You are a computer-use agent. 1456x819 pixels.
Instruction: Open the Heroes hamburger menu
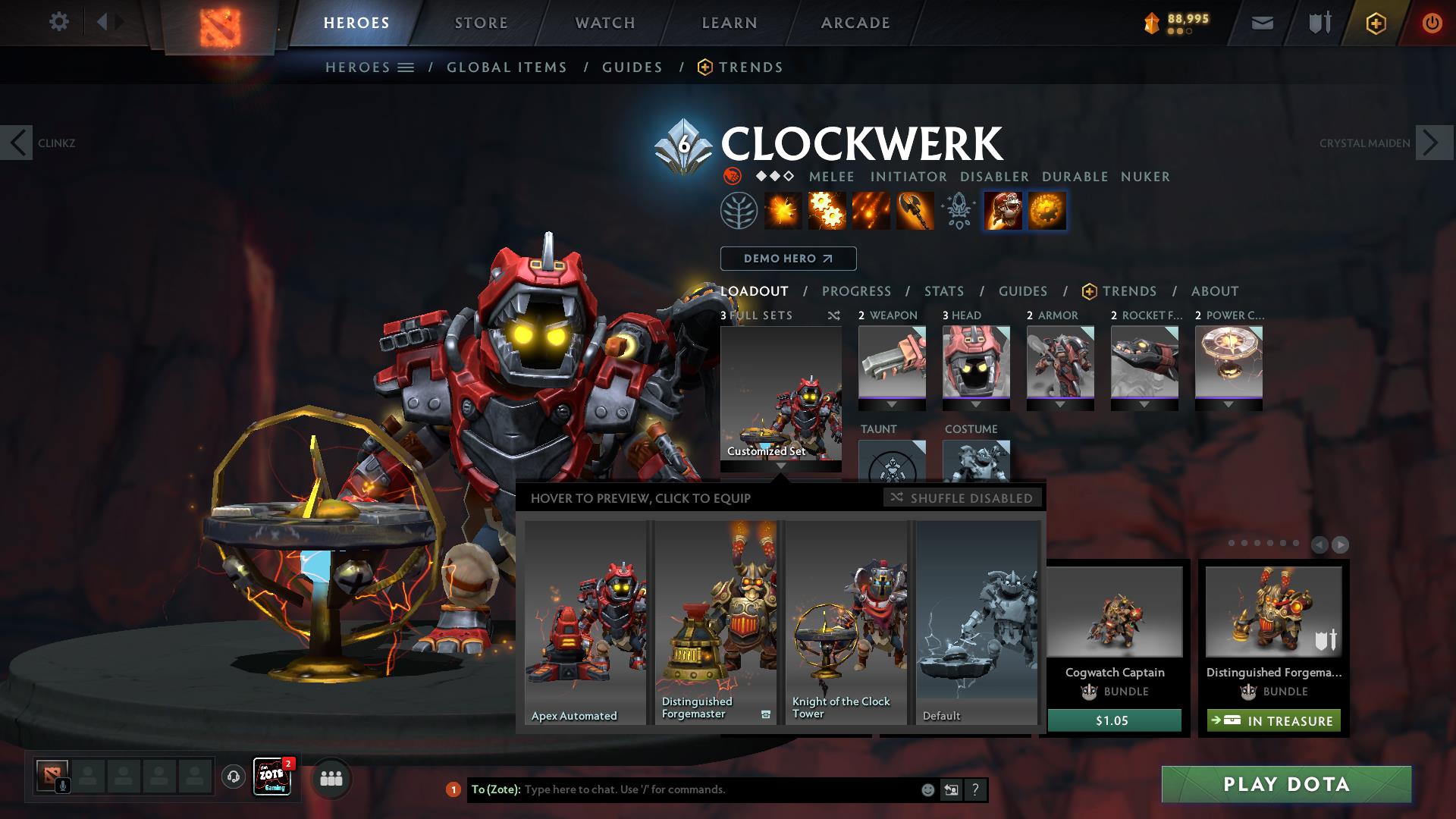pos(406,67)
